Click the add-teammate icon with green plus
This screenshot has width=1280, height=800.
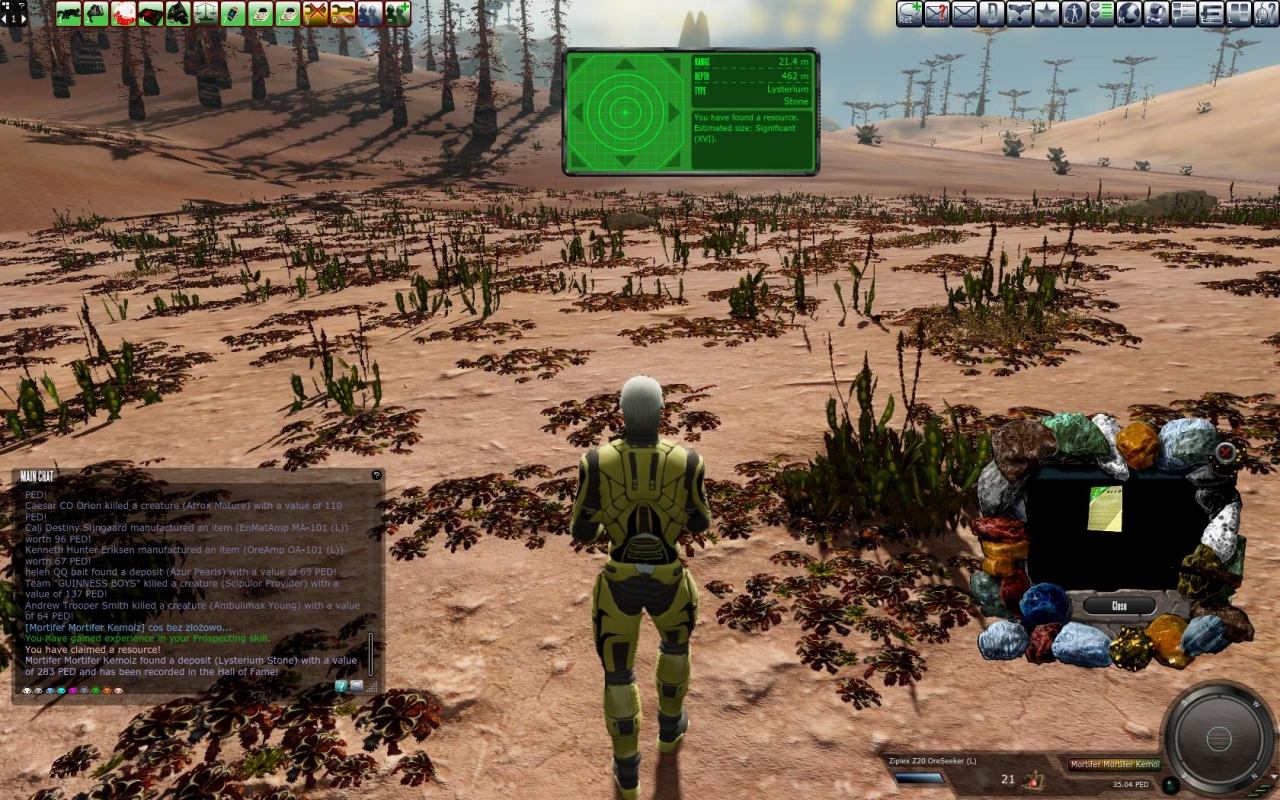click(398, 13)
